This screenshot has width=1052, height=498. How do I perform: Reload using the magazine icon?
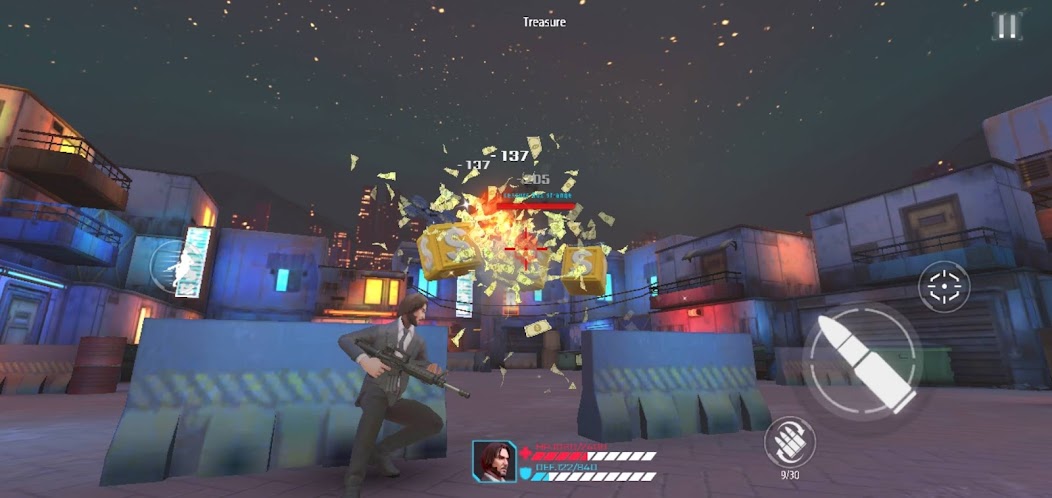coord(789,440)
